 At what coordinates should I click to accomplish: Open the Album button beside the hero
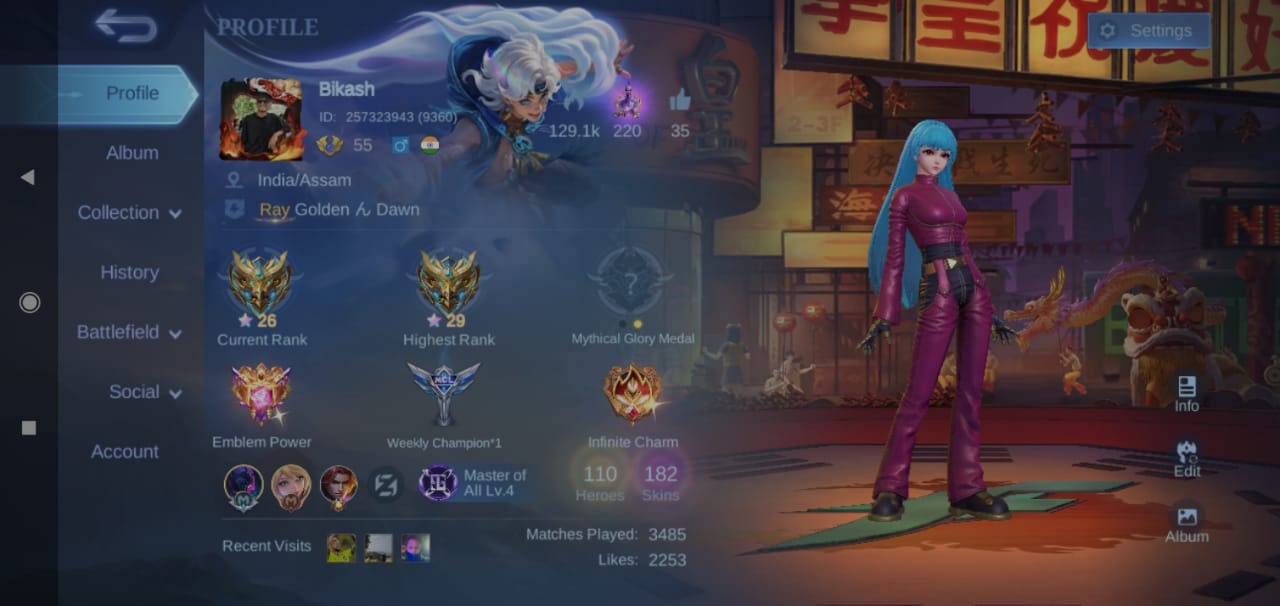pyautogui.click(x=1187, y=524)
